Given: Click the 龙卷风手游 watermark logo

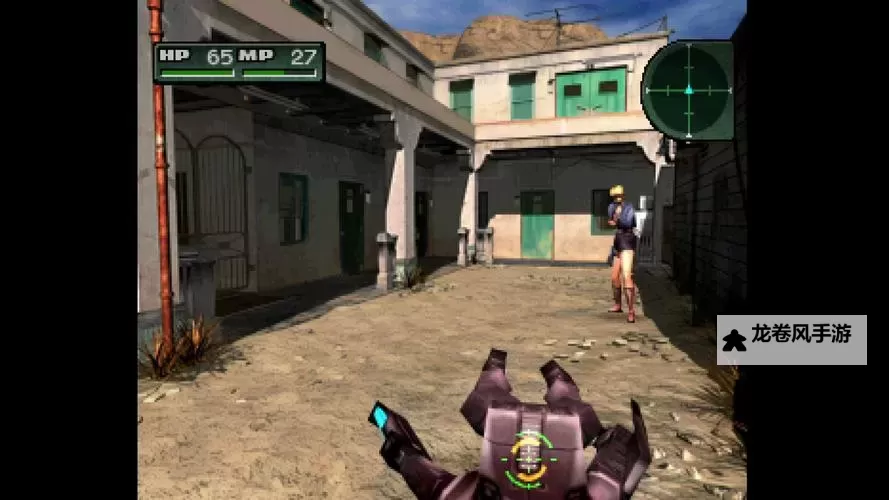Looking at the screenshot, I should 791,339.
